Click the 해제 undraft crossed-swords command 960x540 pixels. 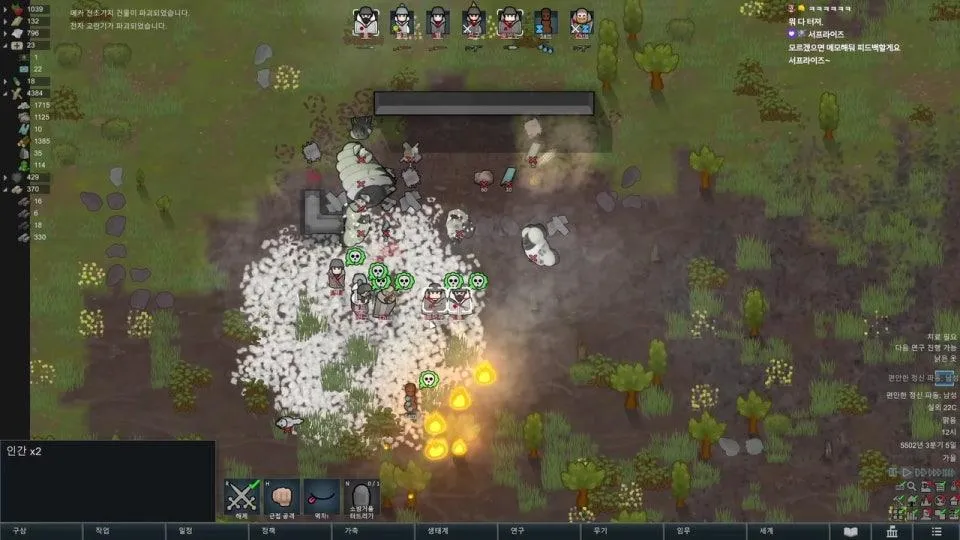242,497
